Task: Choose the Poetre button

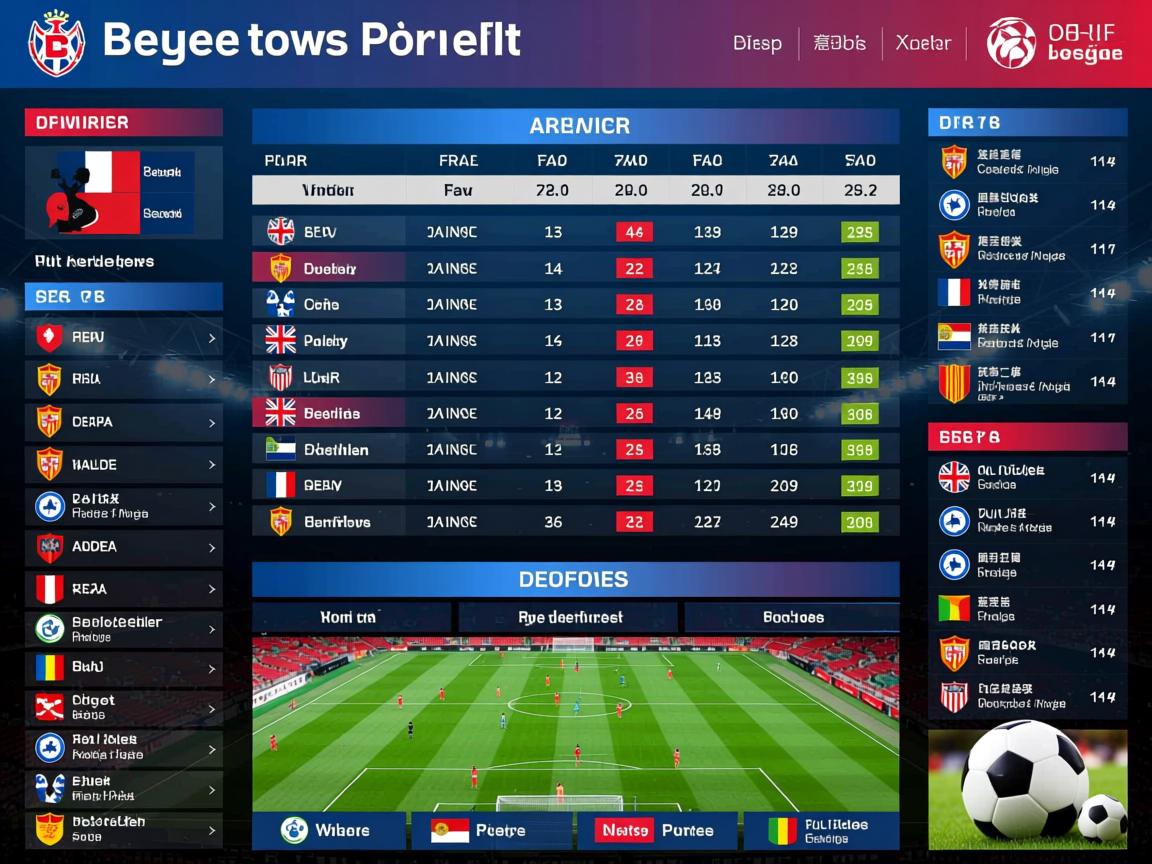Action: (x=492, y=830)
